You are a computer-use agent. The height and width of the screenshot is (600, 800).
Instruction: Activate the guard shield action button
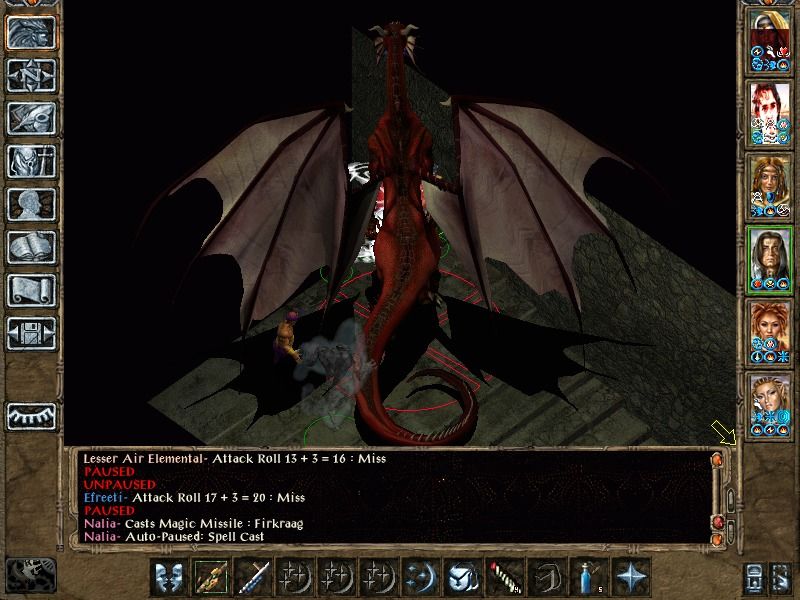[x=170, y=576]
